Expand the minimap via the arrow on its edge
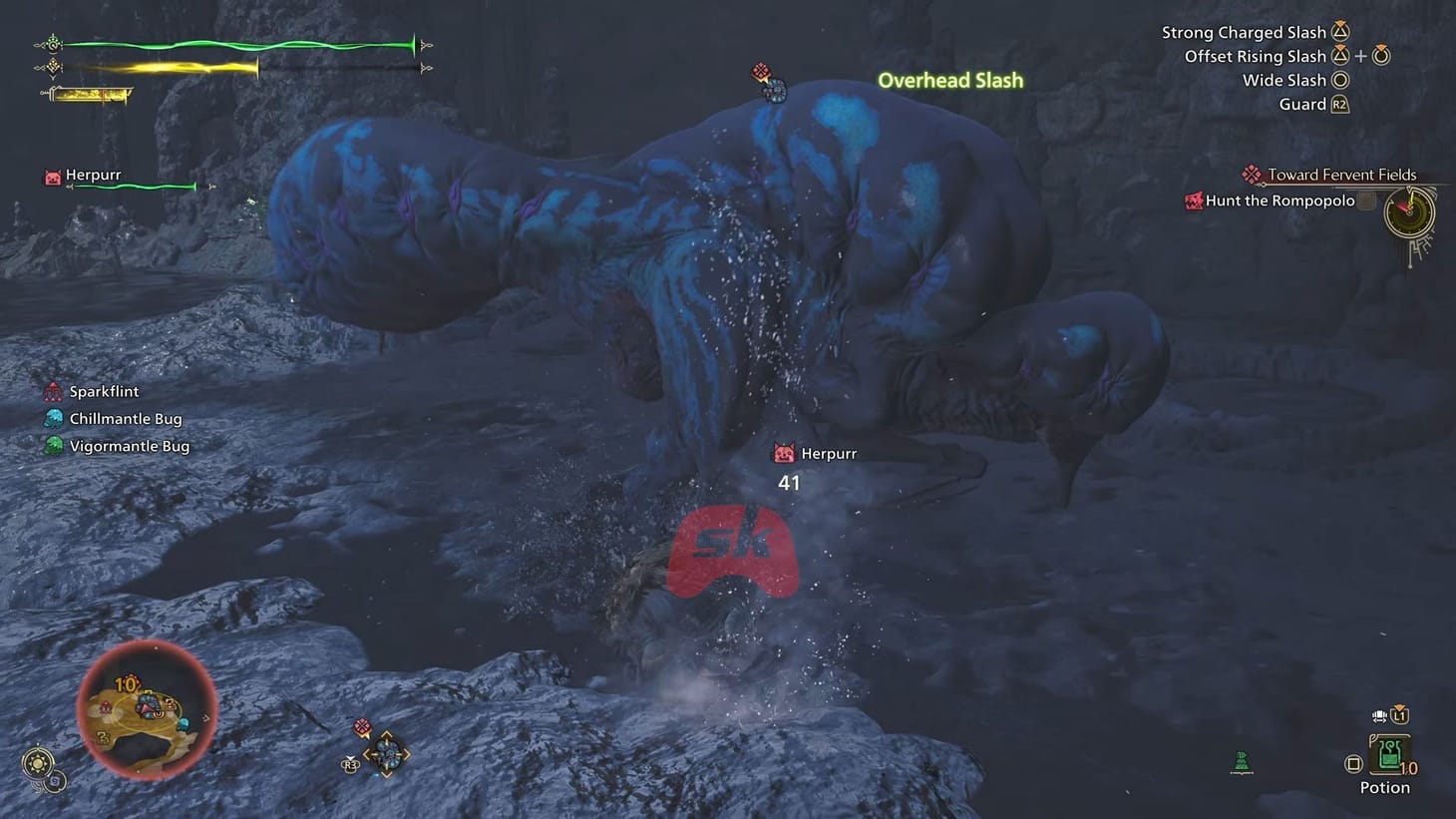1456x819 pixels. tap(206, 719)
